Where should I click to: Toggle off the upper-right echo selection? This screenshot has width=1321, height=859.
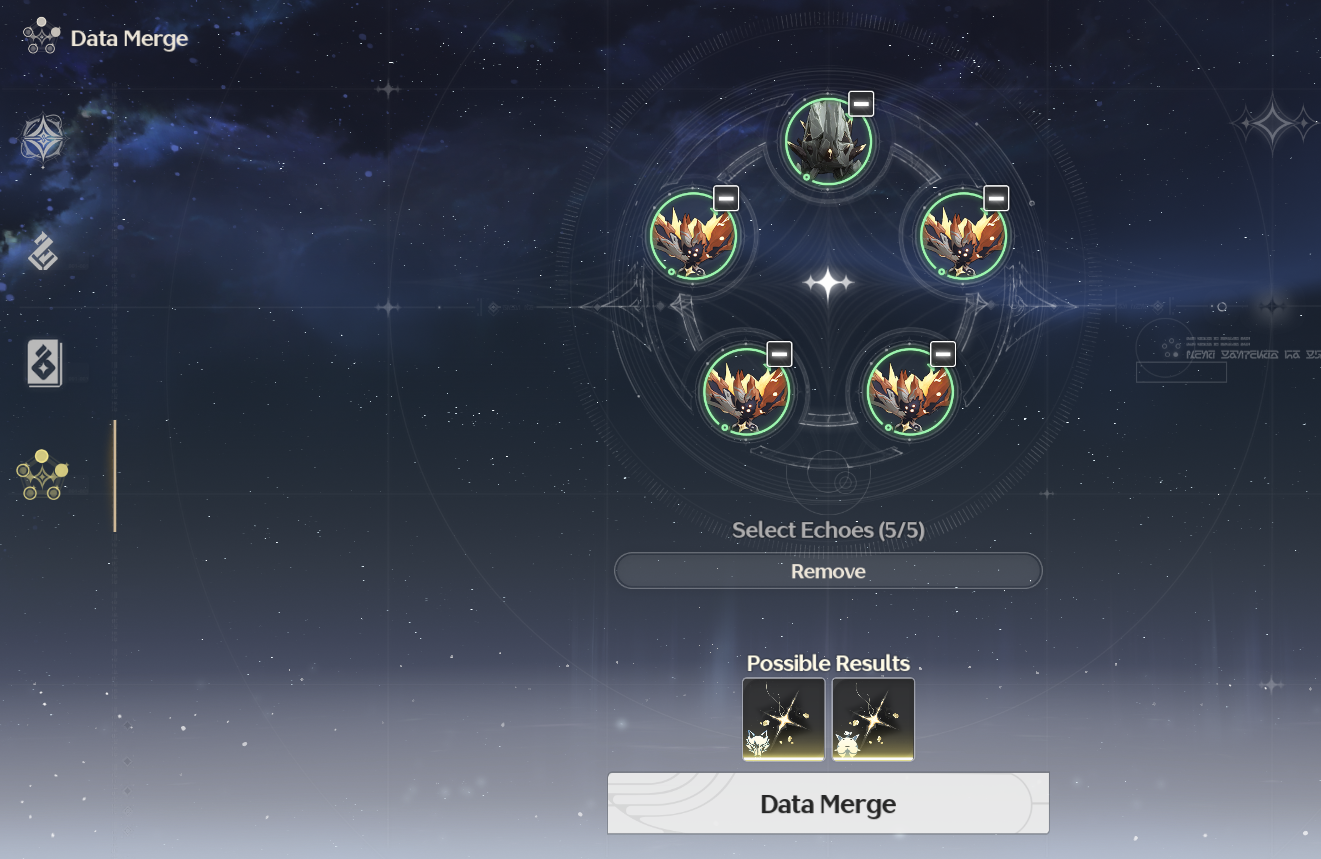tap(994, 198)
